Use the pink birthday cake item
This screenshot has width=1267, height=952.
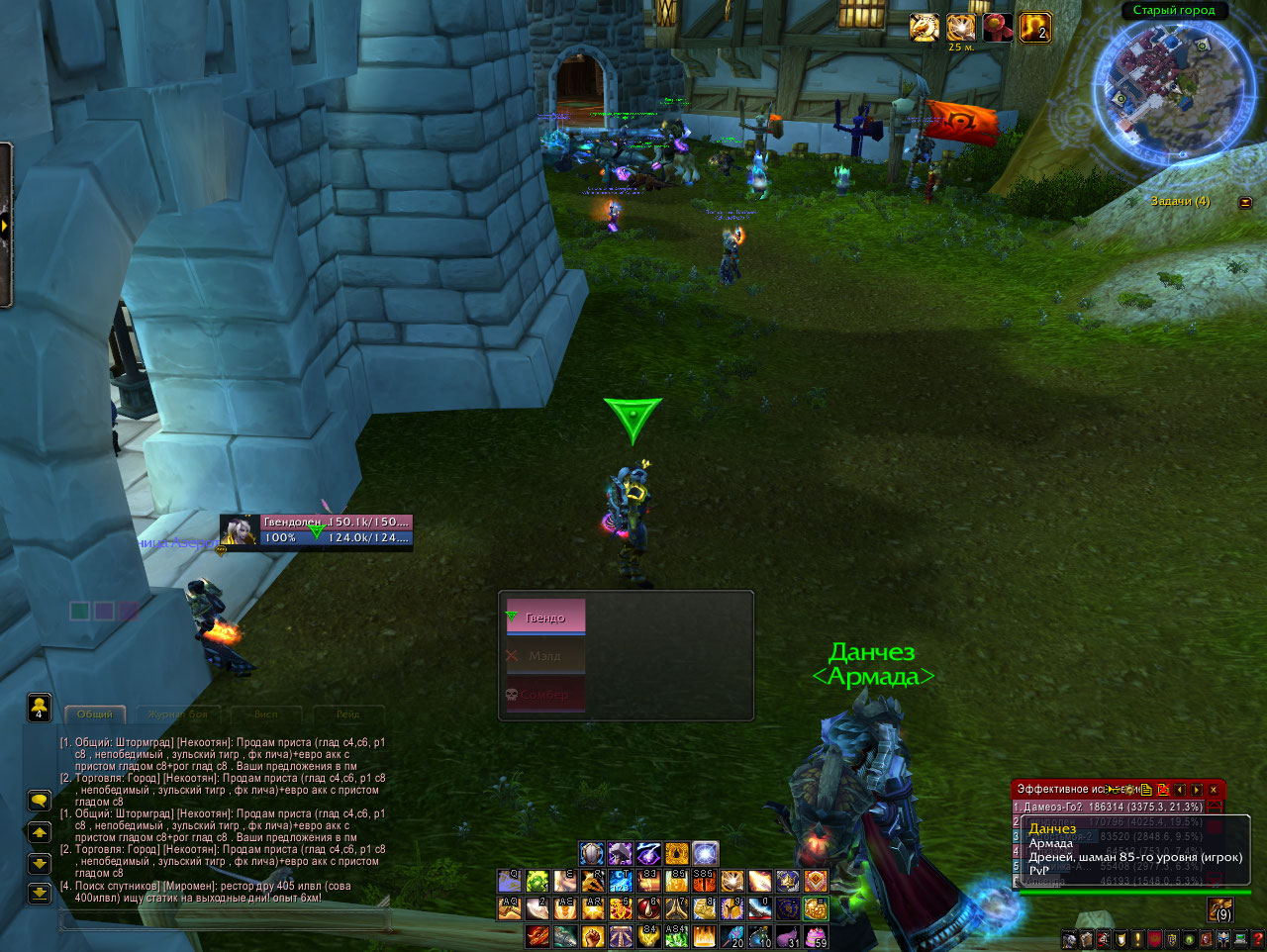click(x=818, y=935)
